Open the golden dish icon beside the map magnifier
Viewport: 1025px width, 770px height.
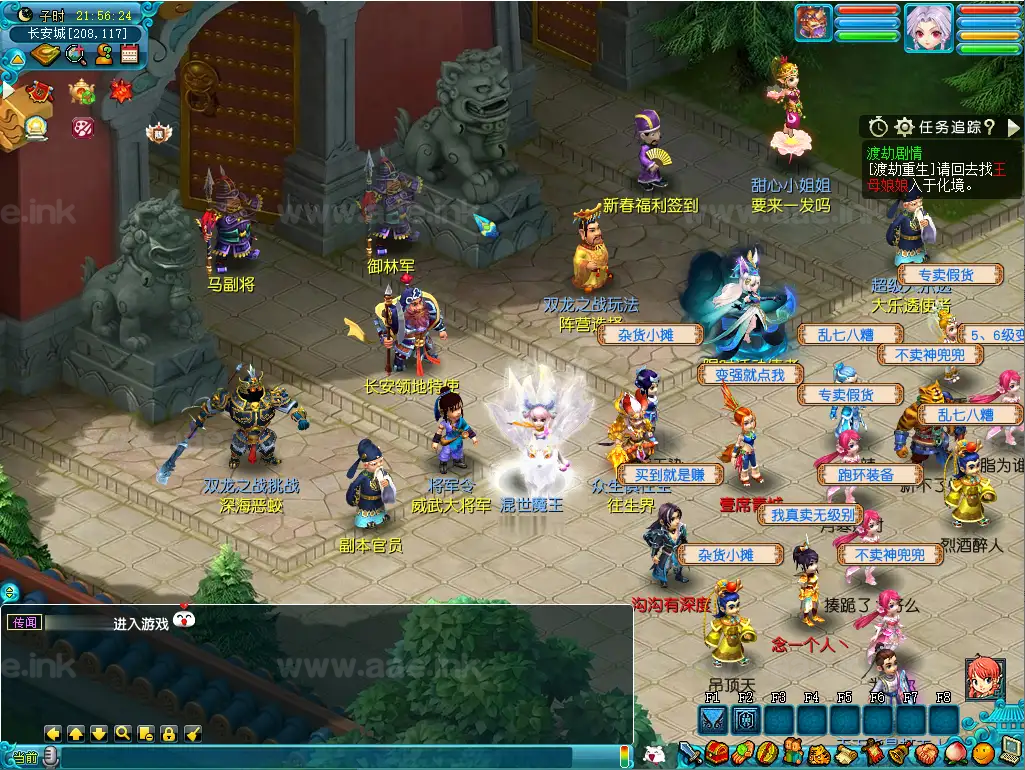point(46,55)
